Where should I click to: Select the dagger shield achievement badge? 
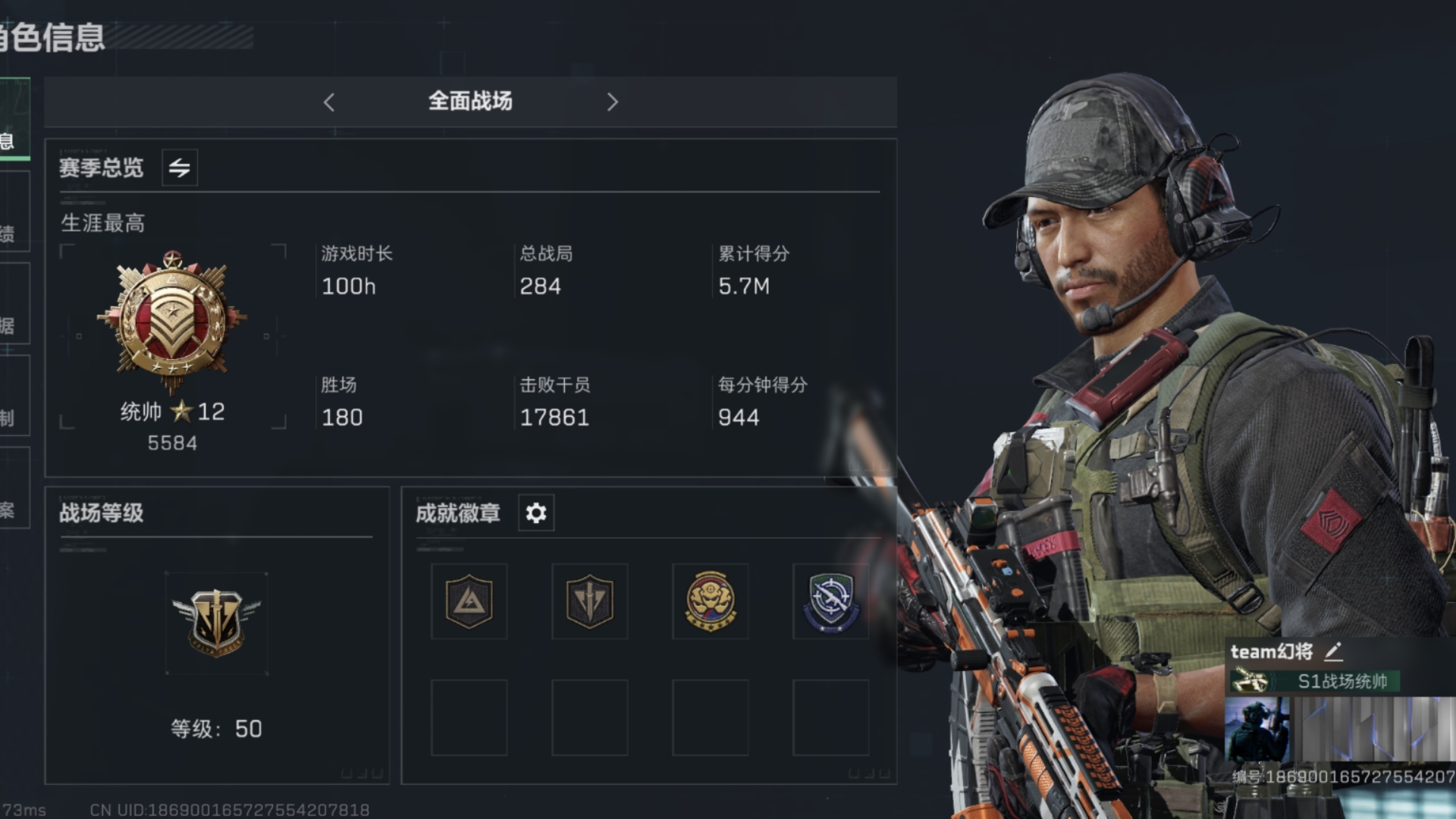(x=590, y=601)
